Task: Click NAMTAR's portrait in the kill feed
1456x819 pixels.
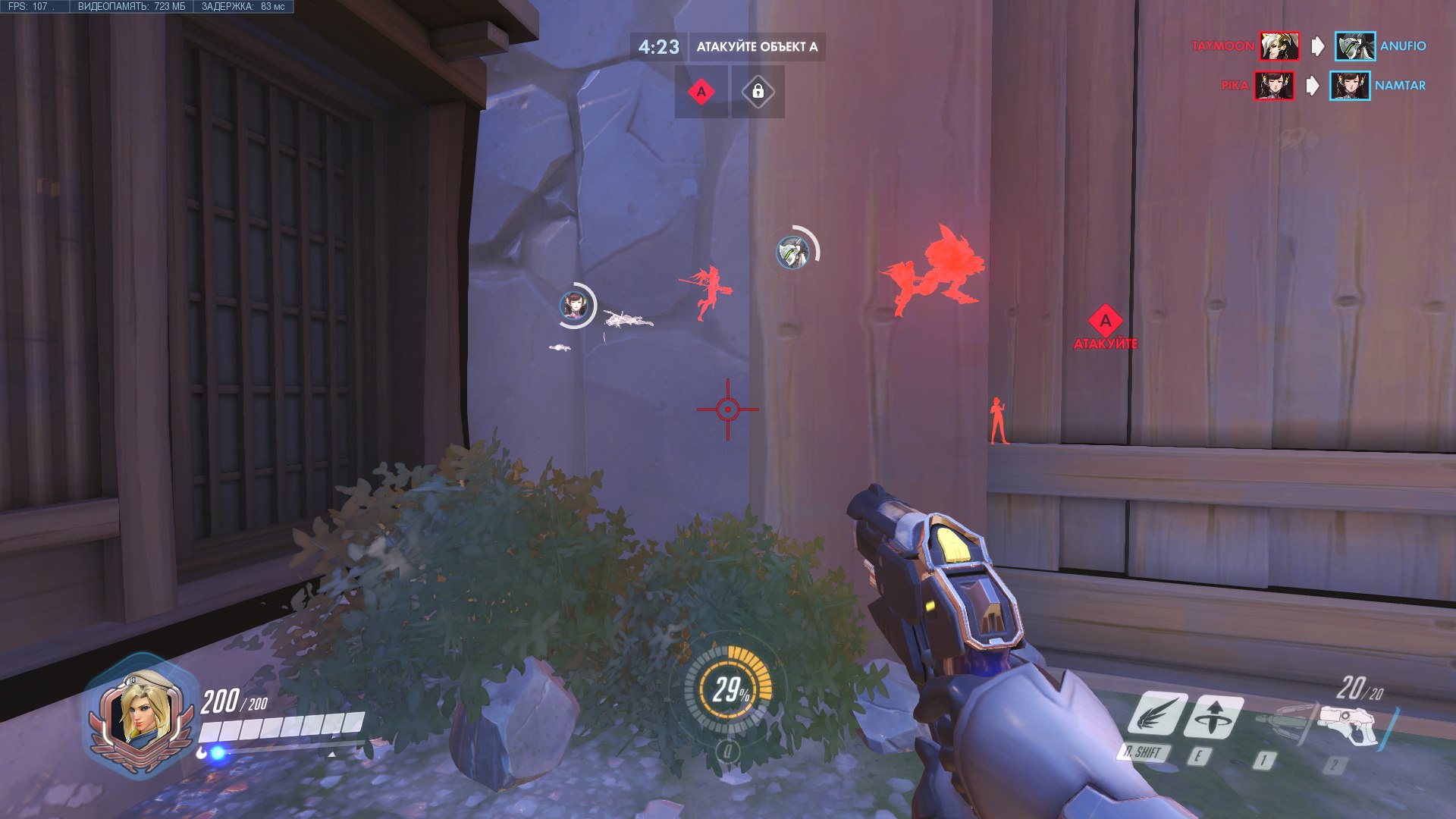Action: [x=1349, y=86]
